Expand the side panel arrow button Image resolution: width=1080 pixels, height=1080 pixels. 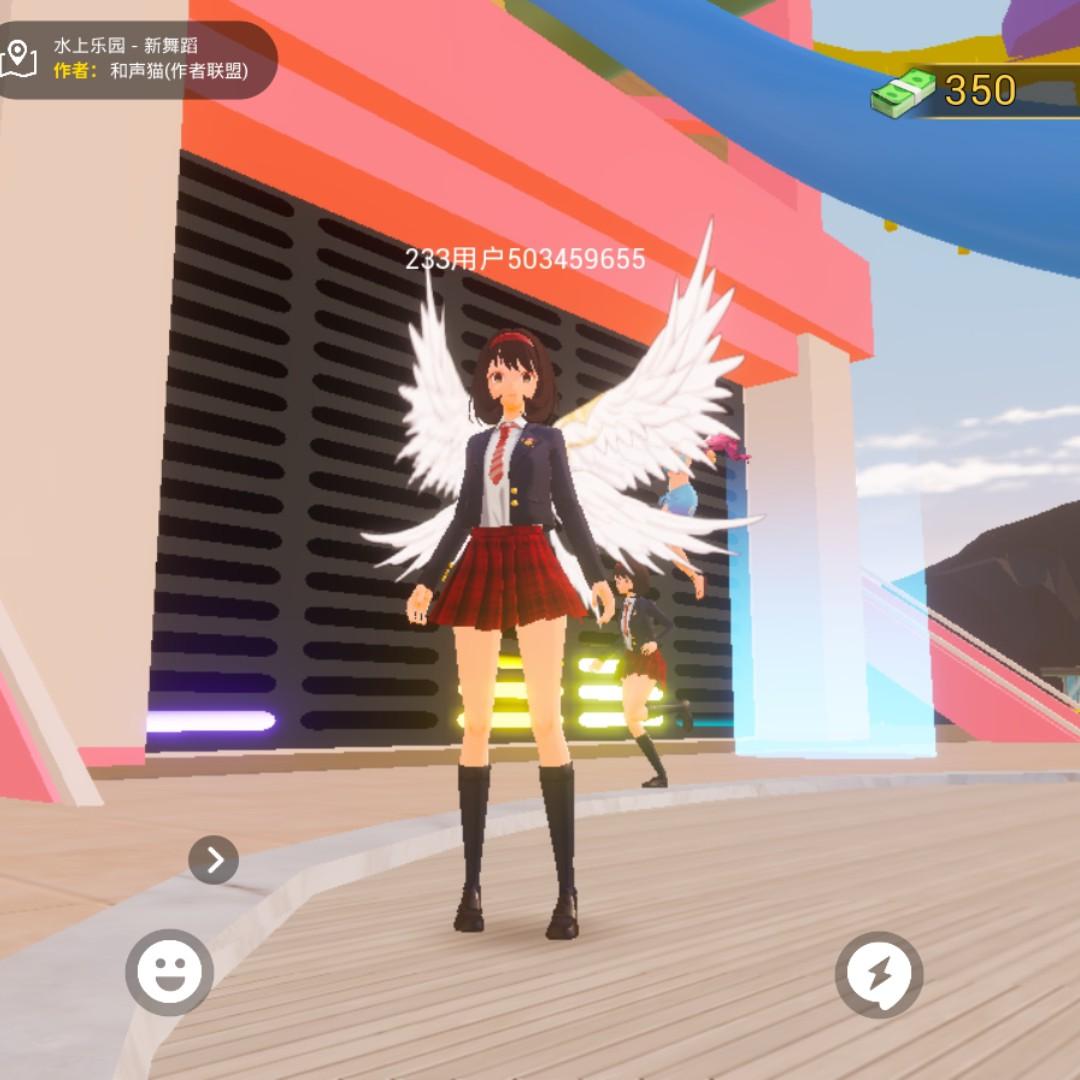pos(213,859)
